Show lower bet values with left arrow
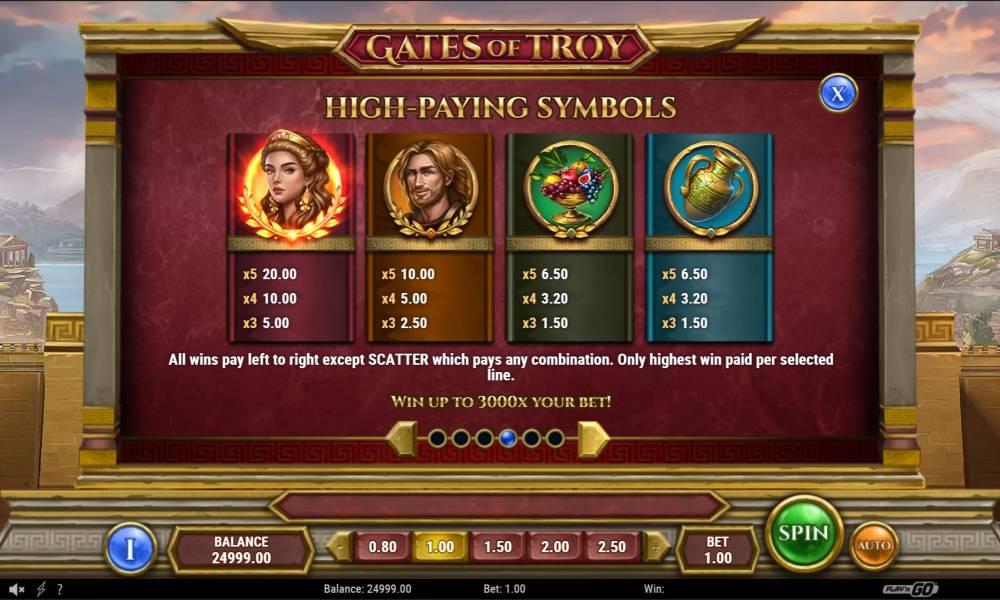 tap(340, 547)
